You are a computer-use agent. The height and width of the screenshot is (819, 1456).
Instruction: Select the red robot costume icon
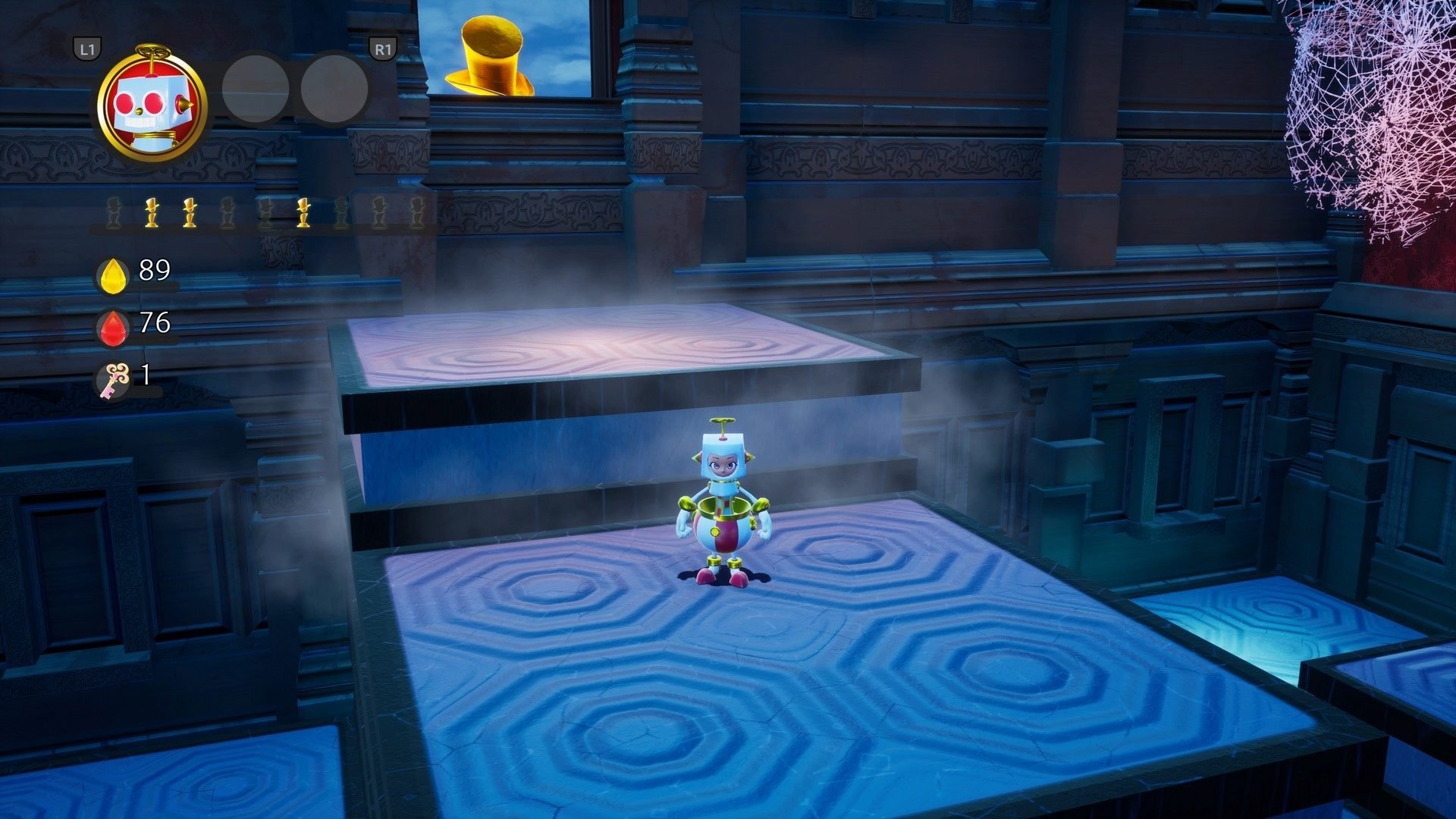pos(152,105)
